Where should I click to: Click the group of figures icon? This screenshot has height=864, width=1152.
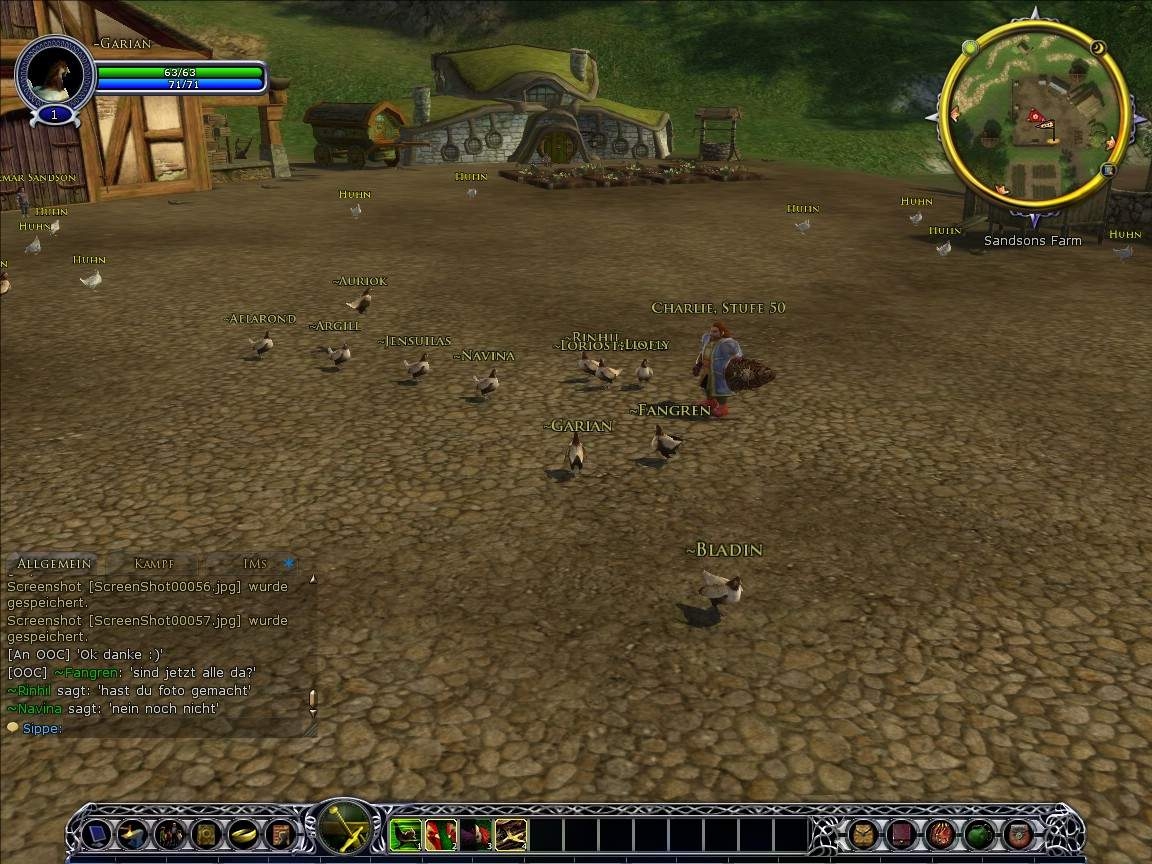[x=168, y=834]
